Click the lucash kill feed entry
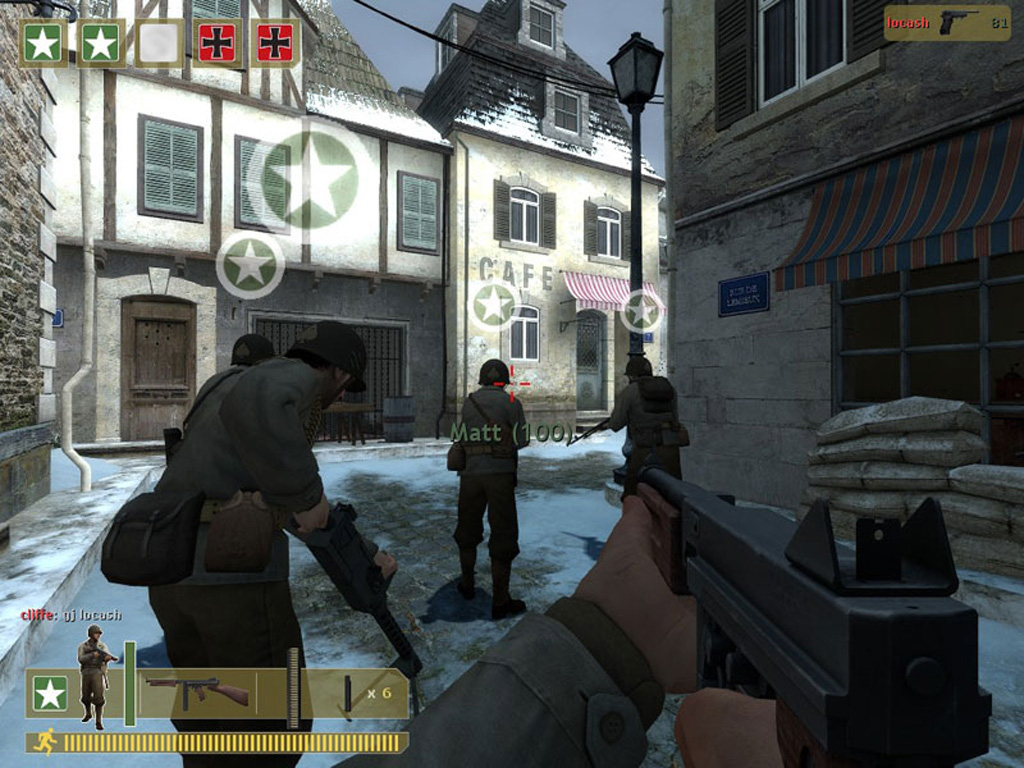 (x=946, y=22)
